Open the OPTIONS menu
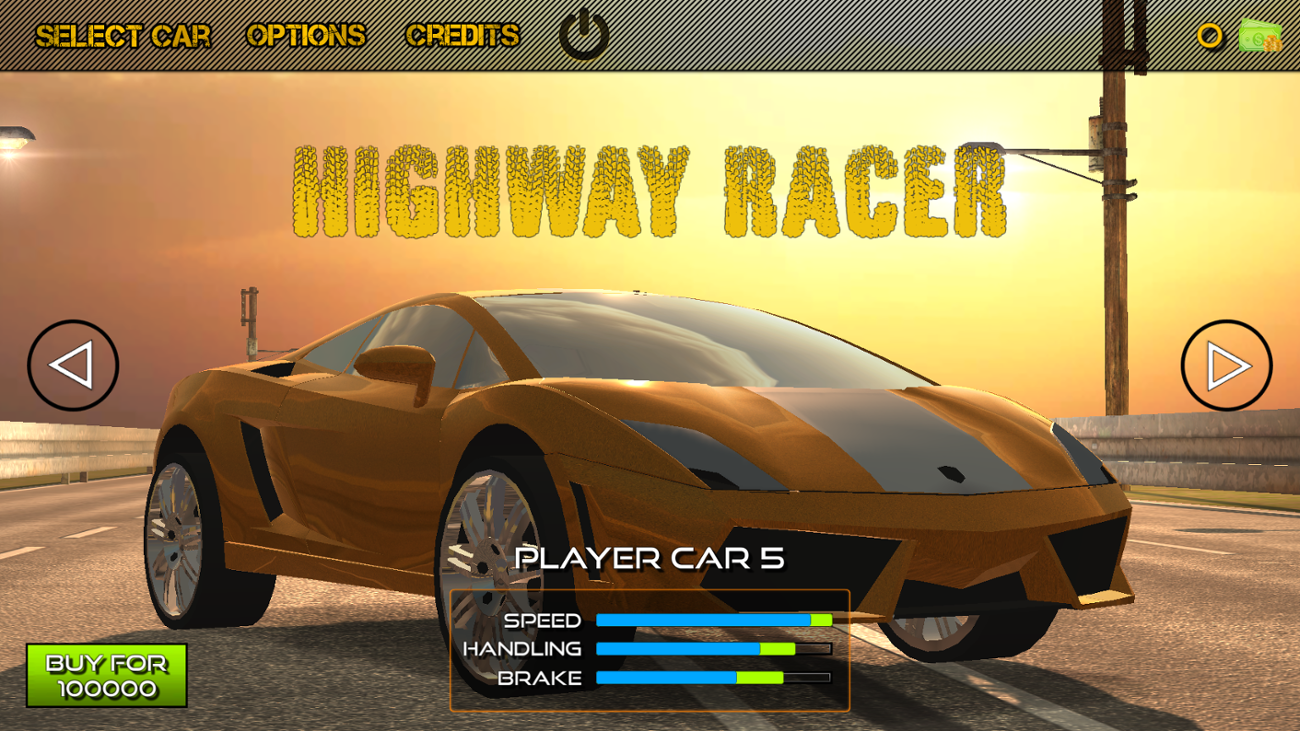The width and height of the screenshot is (1300, 731). click(307, 35)
